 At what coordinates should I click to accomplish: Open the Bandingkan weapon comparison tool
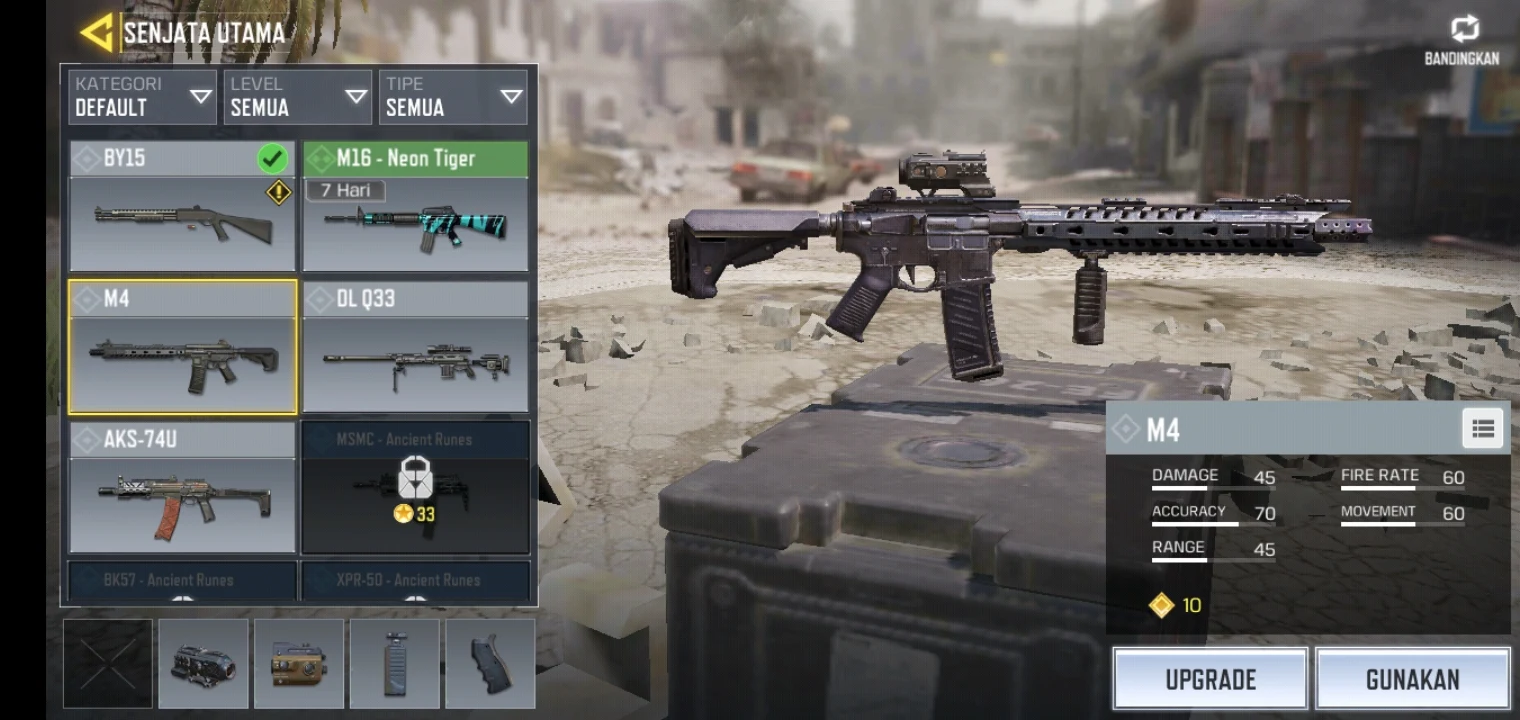[1464, 31]
